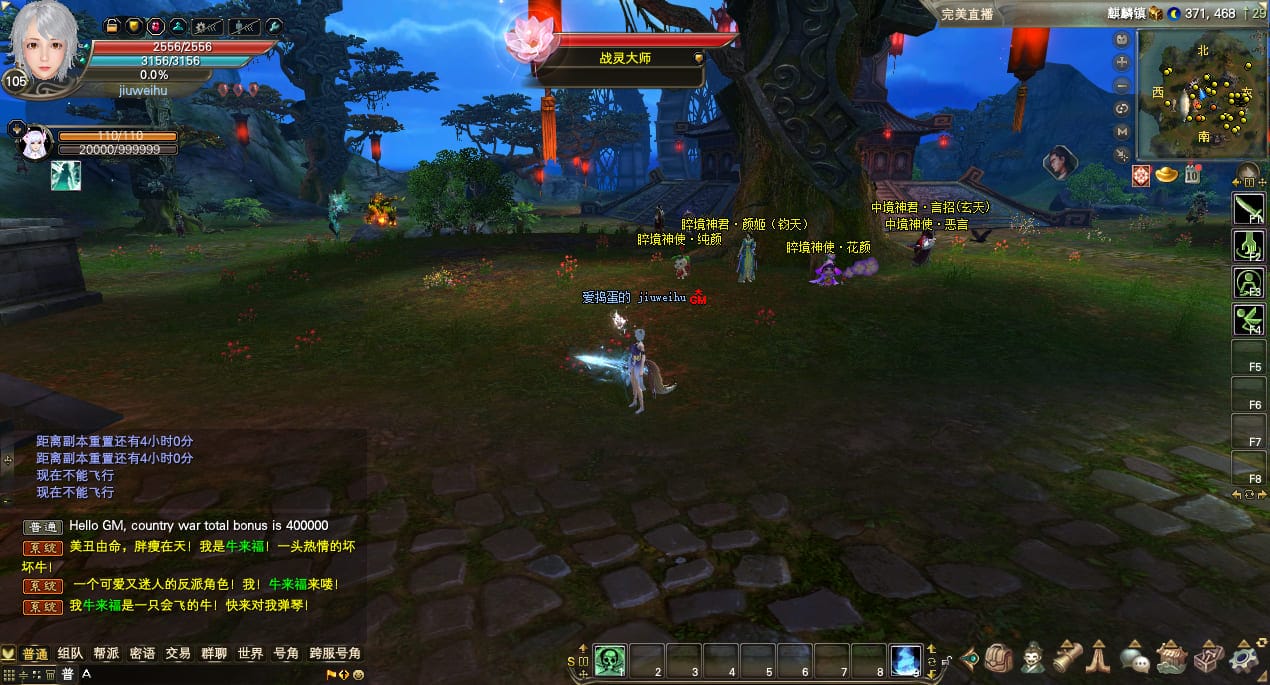Select the 世界 chat channel tab
1270x685 pixels.
pyautogui.click(x=250, y=653)
